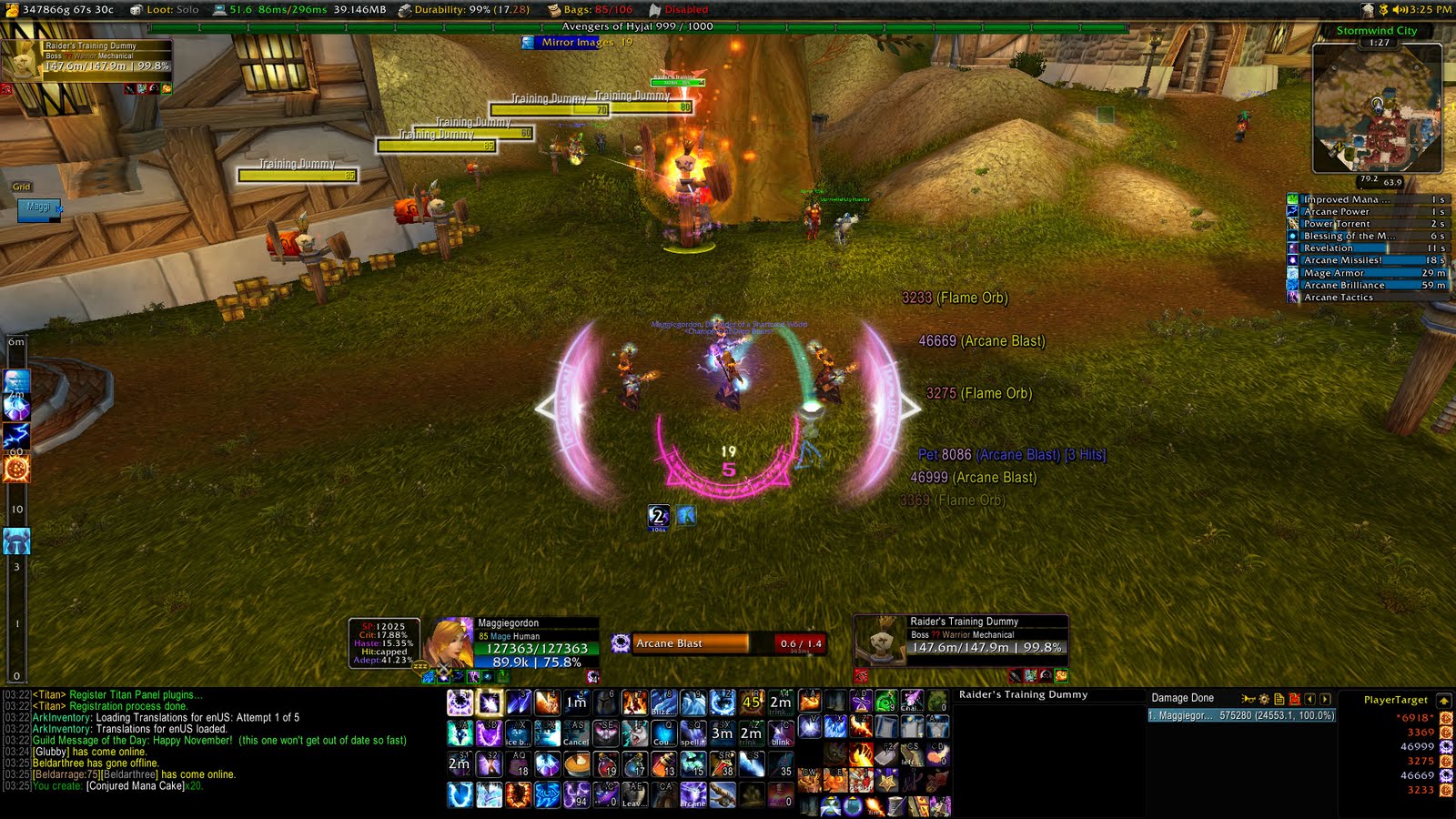Click Recount's right navigation arrow

pyautogui.click(x=1325, y=698)
